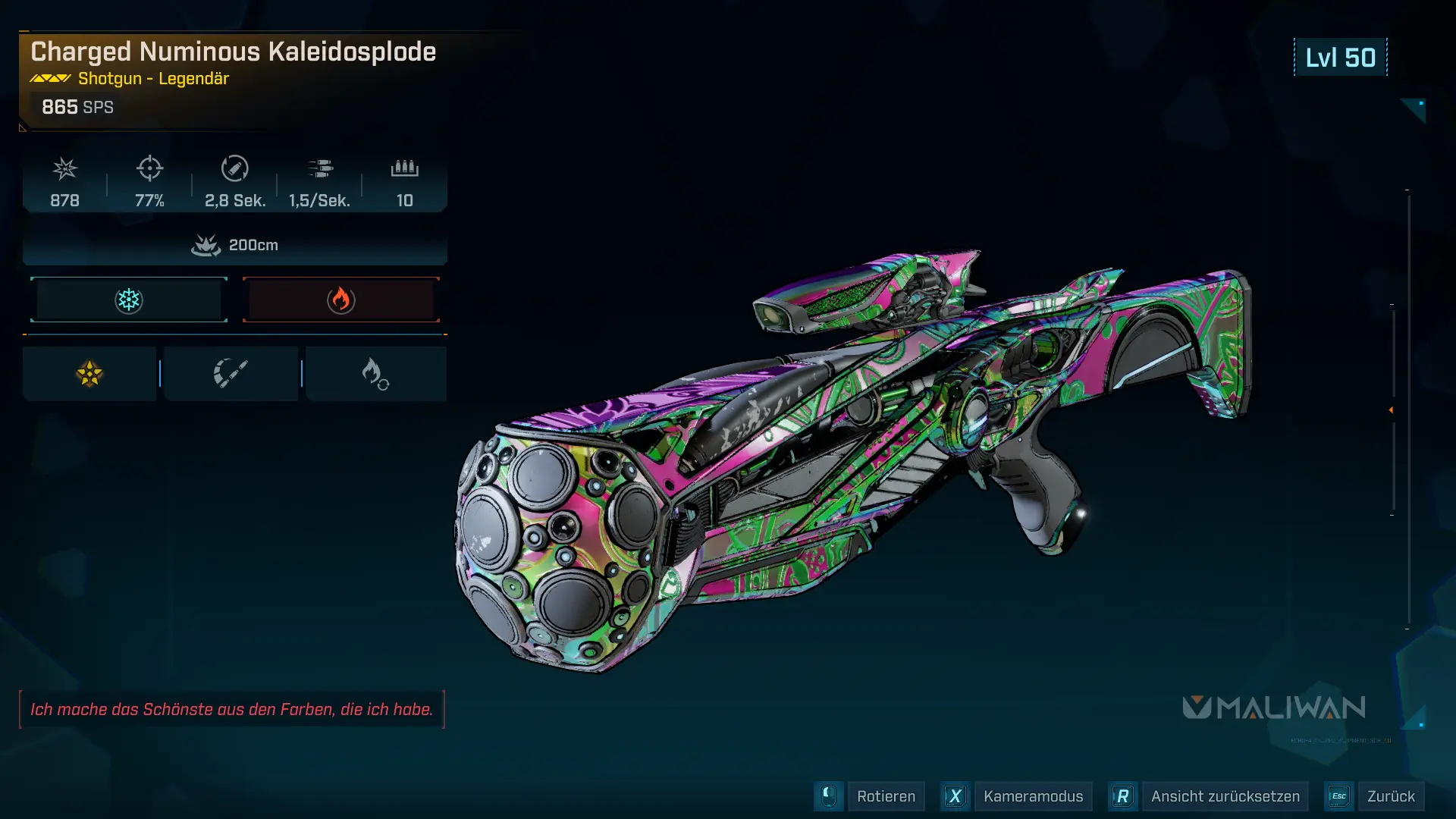Activate Kameramodus
Screen dimensions: 1456x819
click(1032, 796)
